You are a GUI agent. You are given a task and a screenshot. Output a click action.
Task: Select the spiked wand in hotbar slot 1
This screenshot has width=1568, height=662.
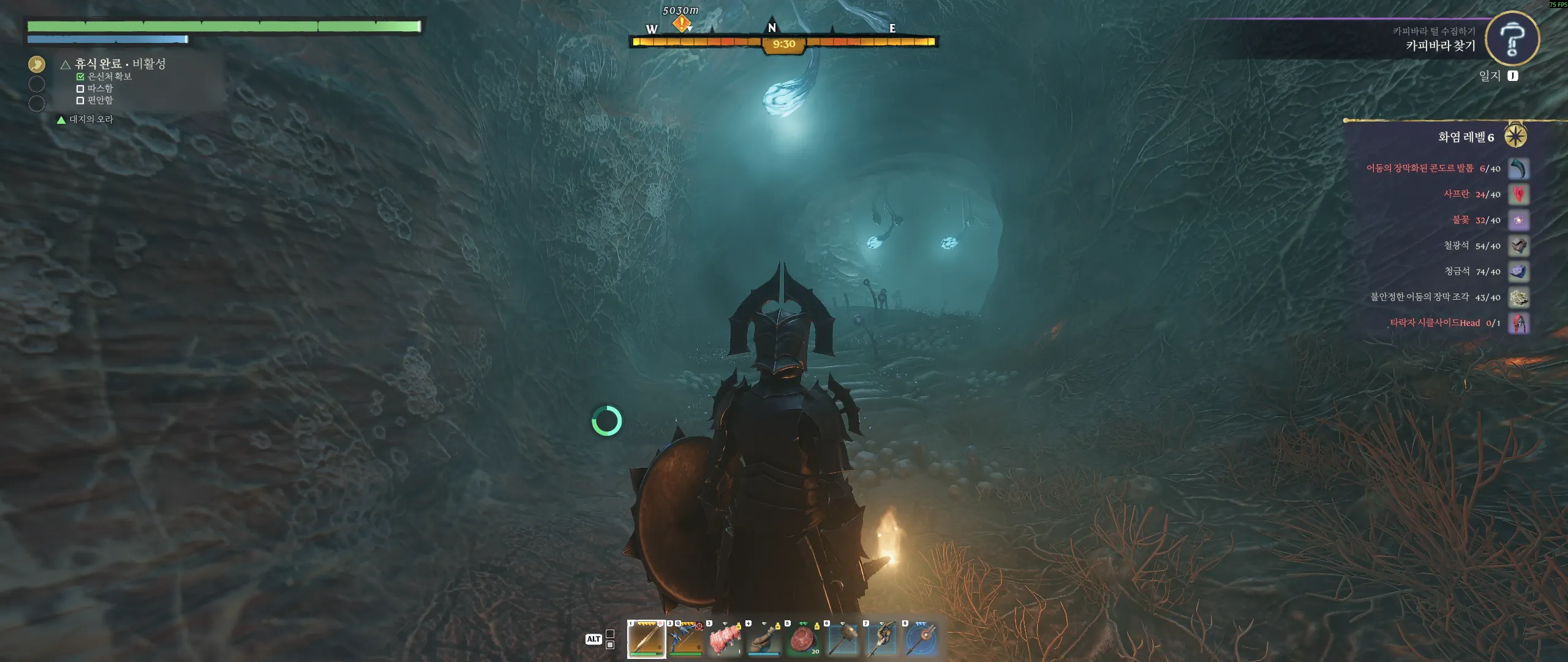[x=646, y=639]
